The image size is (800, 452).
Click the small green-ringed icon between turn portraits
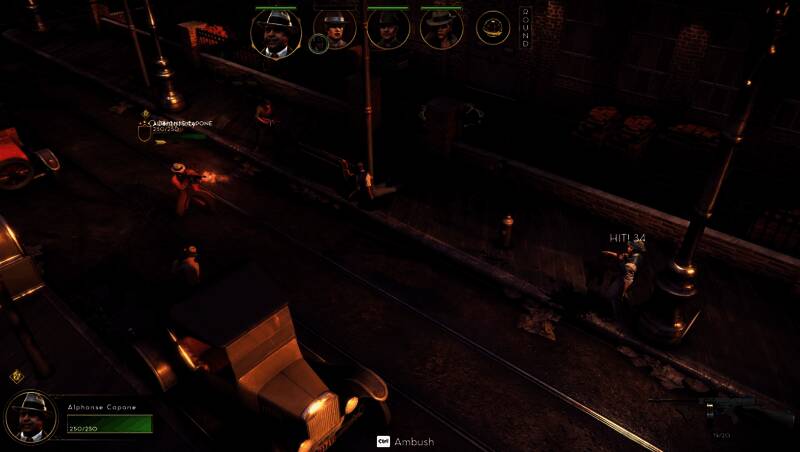pyautogui.click(x=318, y=44)
